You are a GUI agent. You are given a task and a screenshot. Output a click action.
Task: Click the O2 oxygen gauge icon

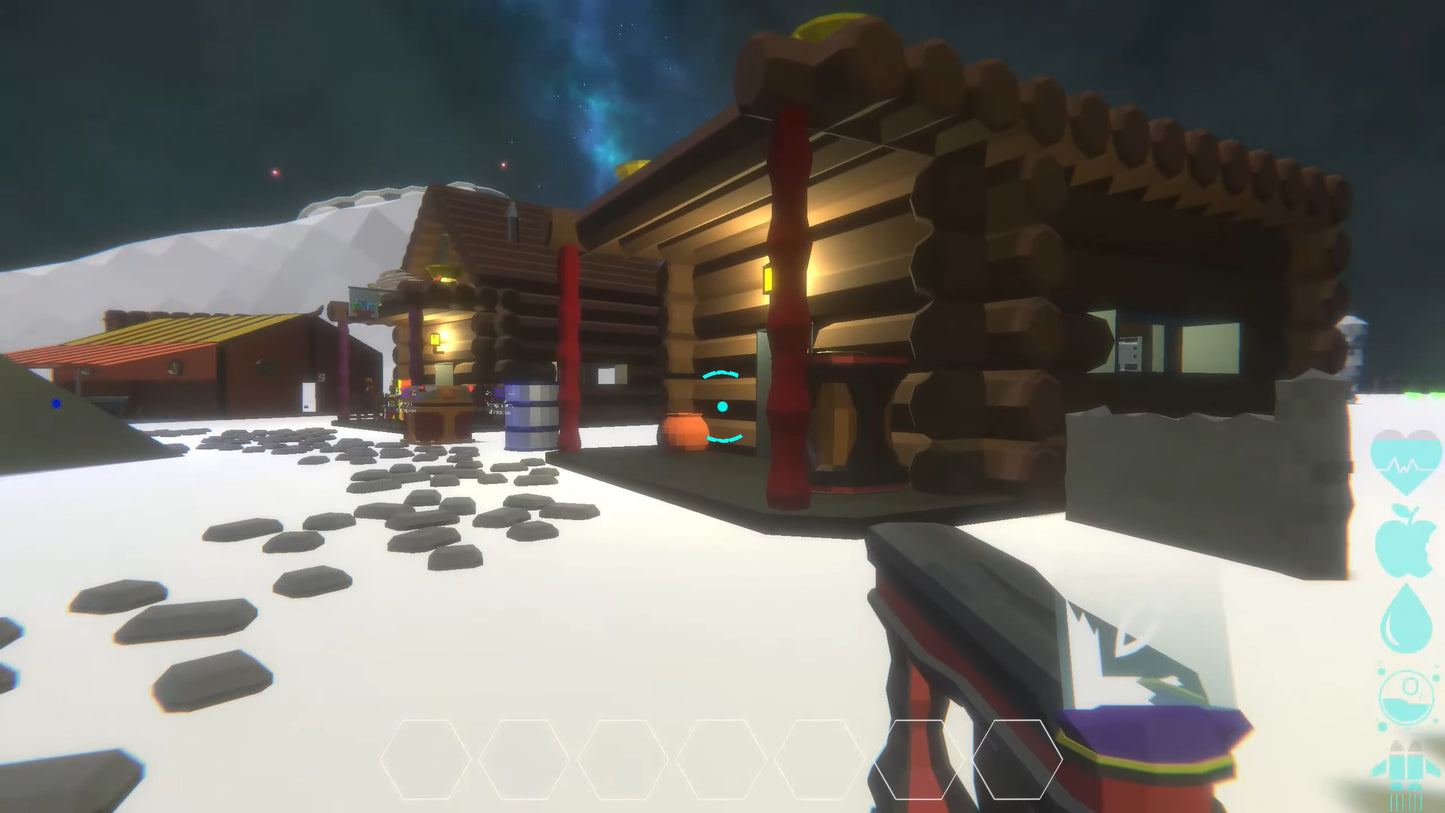(x=1408, y=693)
